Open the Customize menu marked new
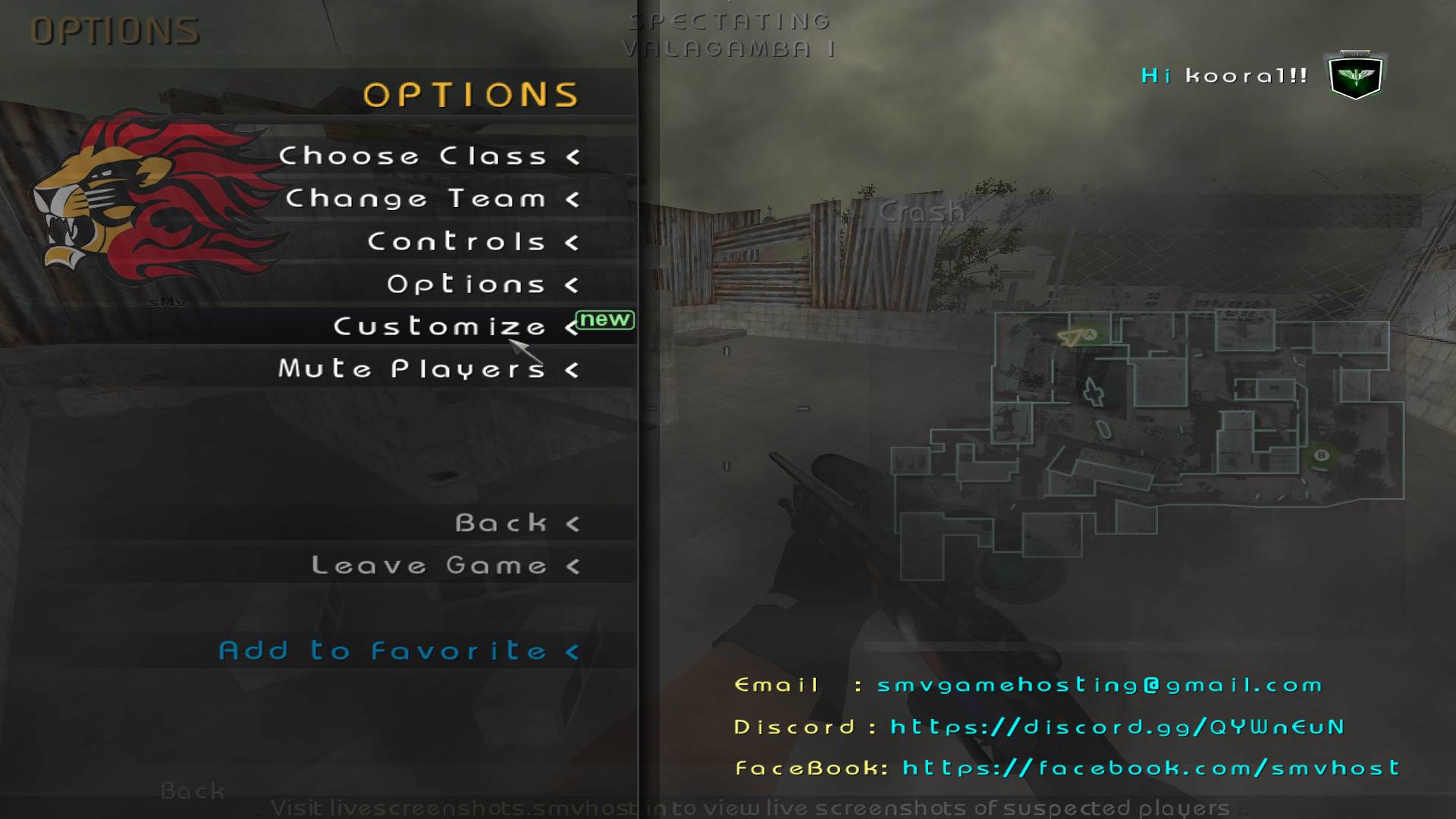The image size is (1456, 819). click(440, 327)
